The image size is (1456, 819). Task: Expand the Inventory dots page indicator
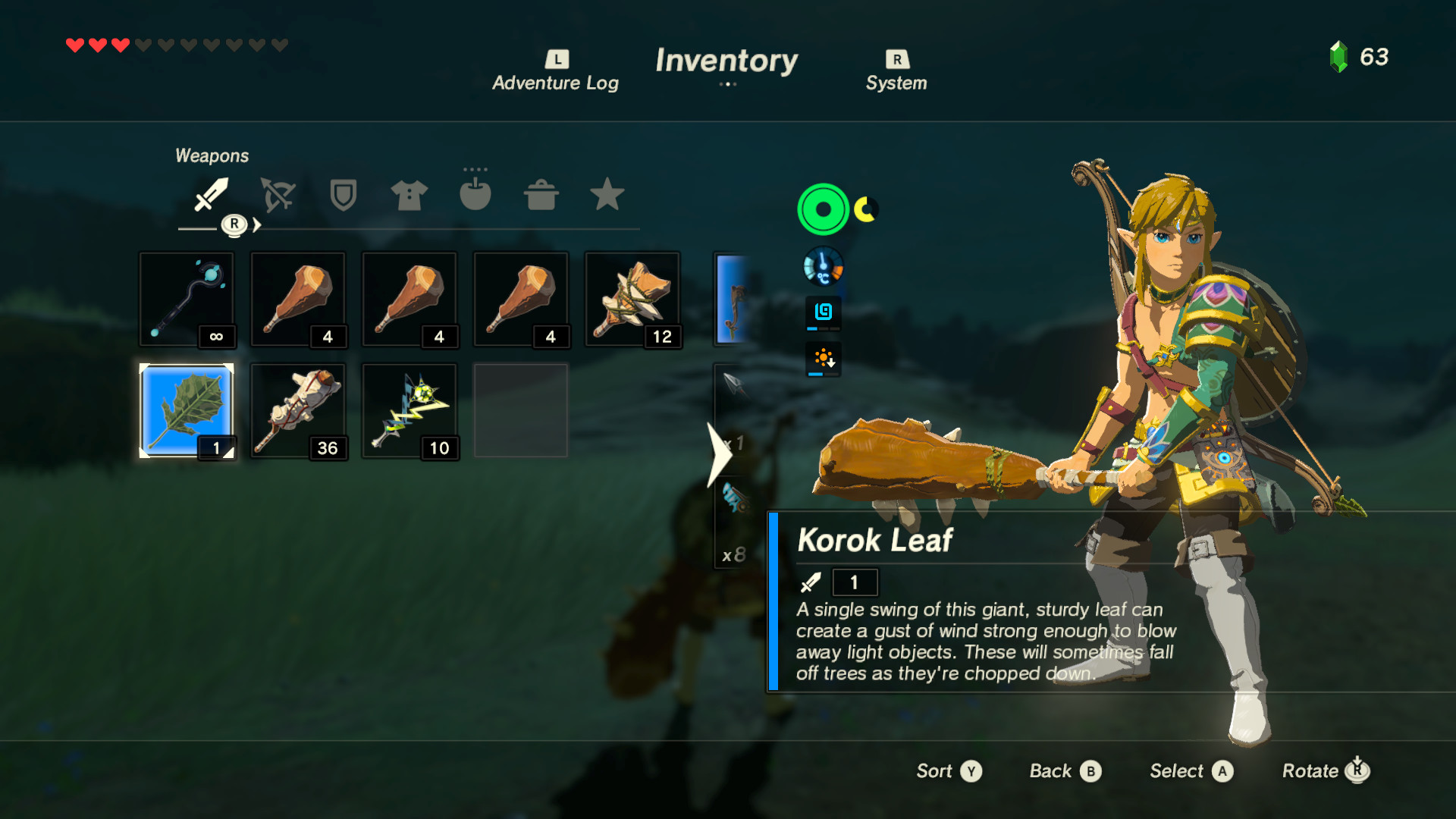coord(727,85)
